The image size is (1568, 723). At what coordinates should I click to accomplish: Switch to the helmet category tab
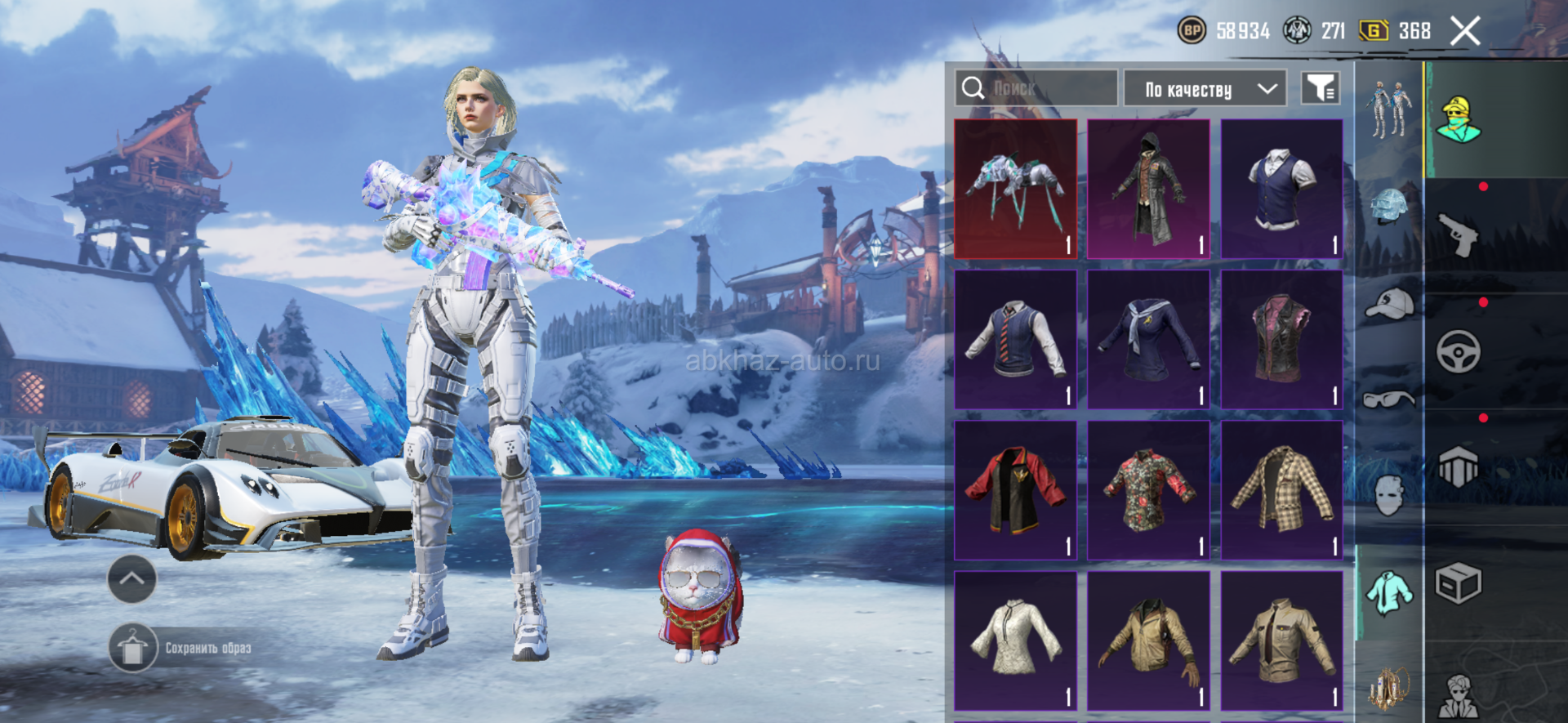1388,206
